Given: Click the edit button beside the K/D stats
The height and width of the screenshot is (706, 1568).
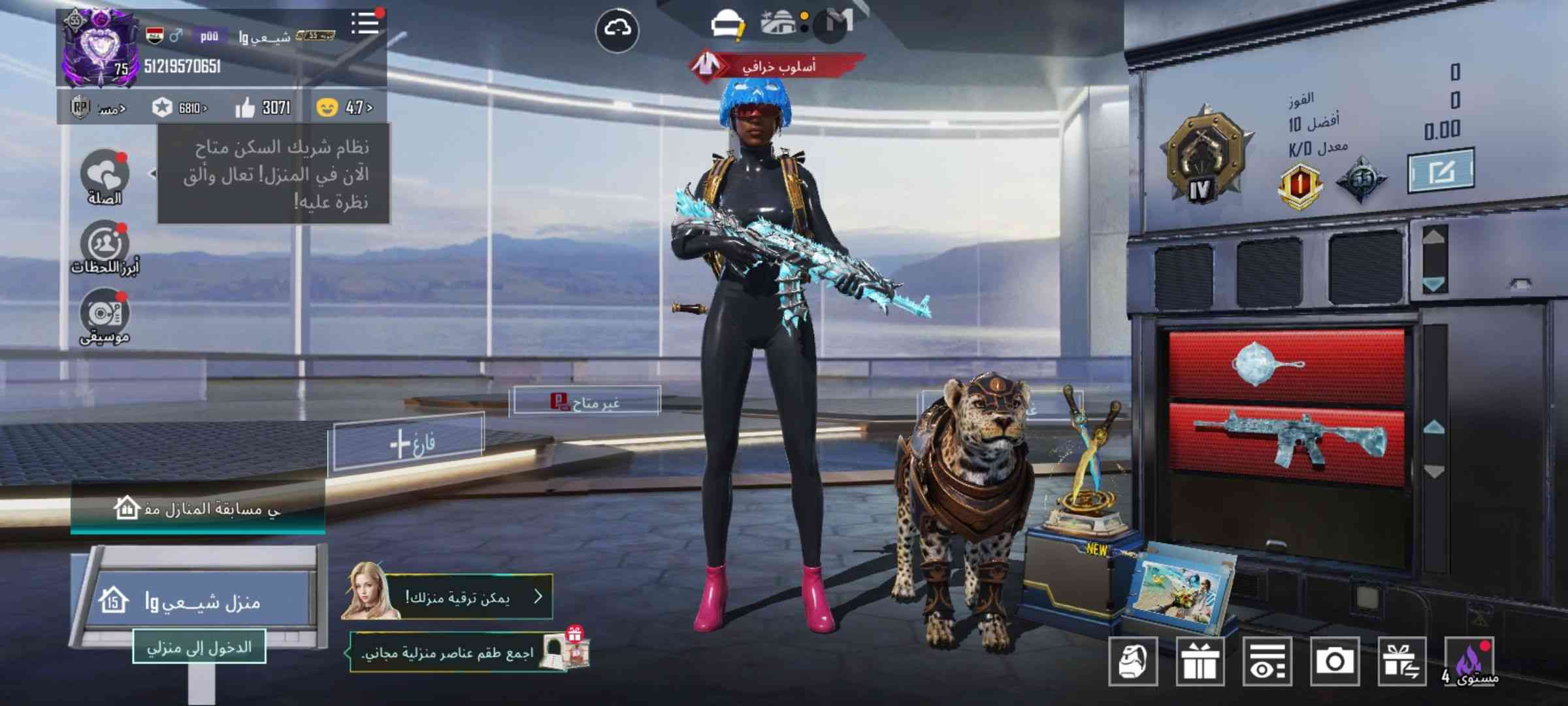Looking at the screenshot, I should pyautogui.click(x=1440, y=171).
